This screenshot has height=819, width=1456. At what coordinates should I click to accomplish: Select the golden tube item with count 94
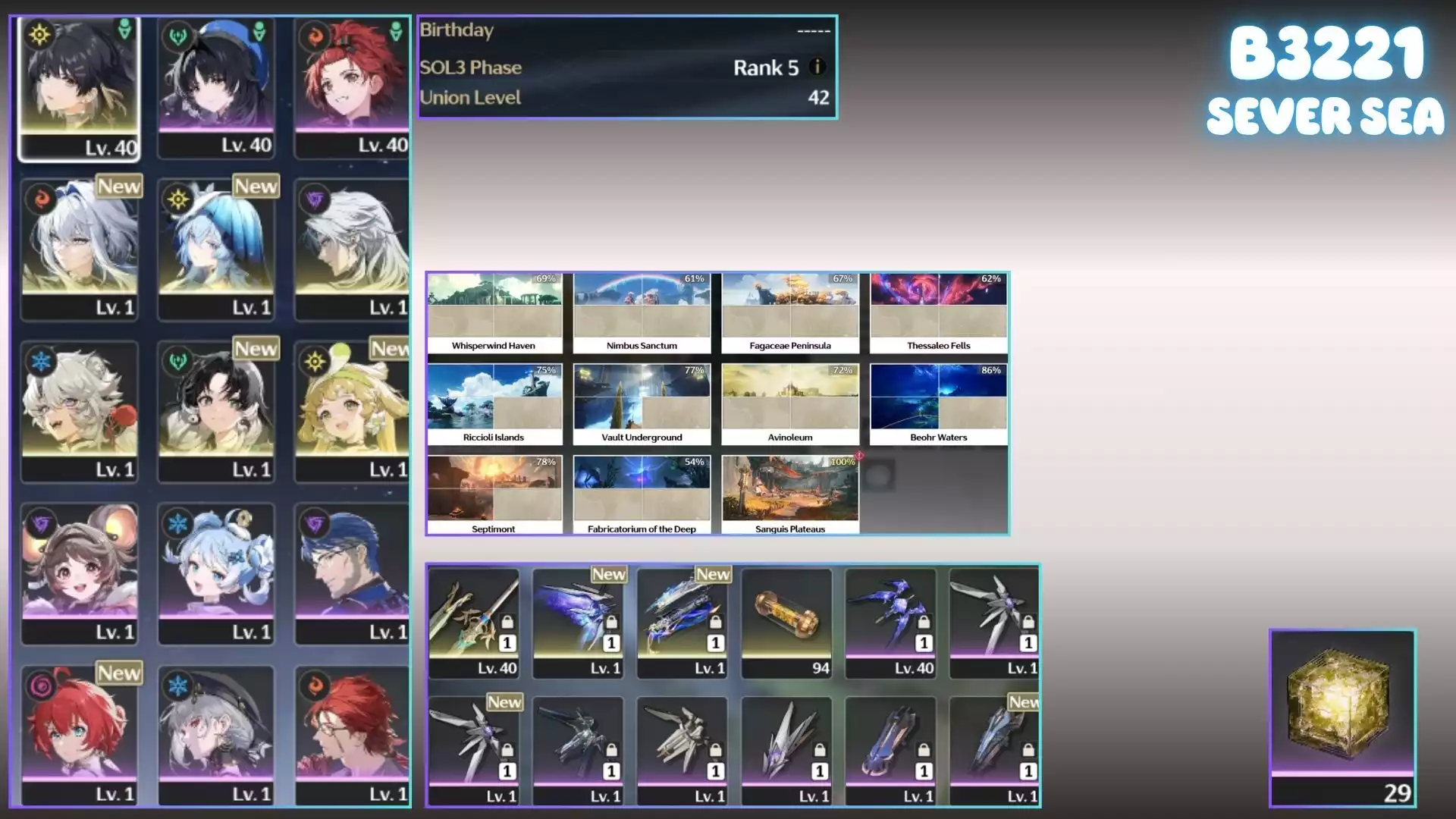[786, 622]
